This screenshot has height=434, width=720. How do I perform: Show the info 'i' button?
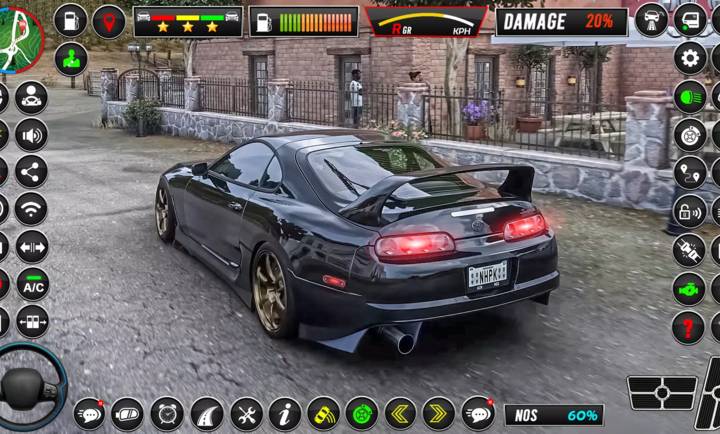285,413
